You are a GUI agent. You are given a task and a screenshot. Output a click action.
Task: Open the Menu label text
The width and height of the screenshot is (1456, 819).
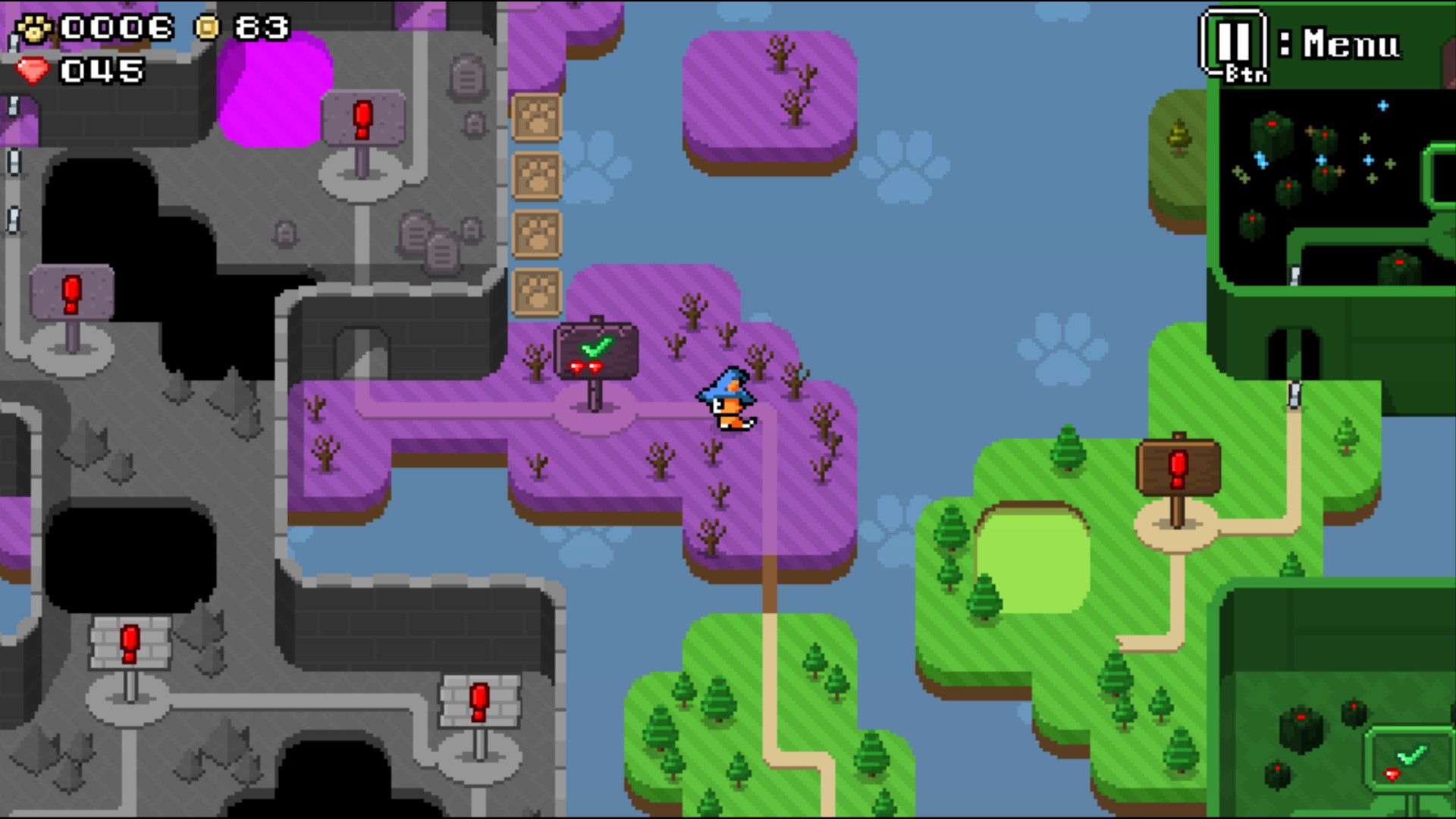[1350, 42]
